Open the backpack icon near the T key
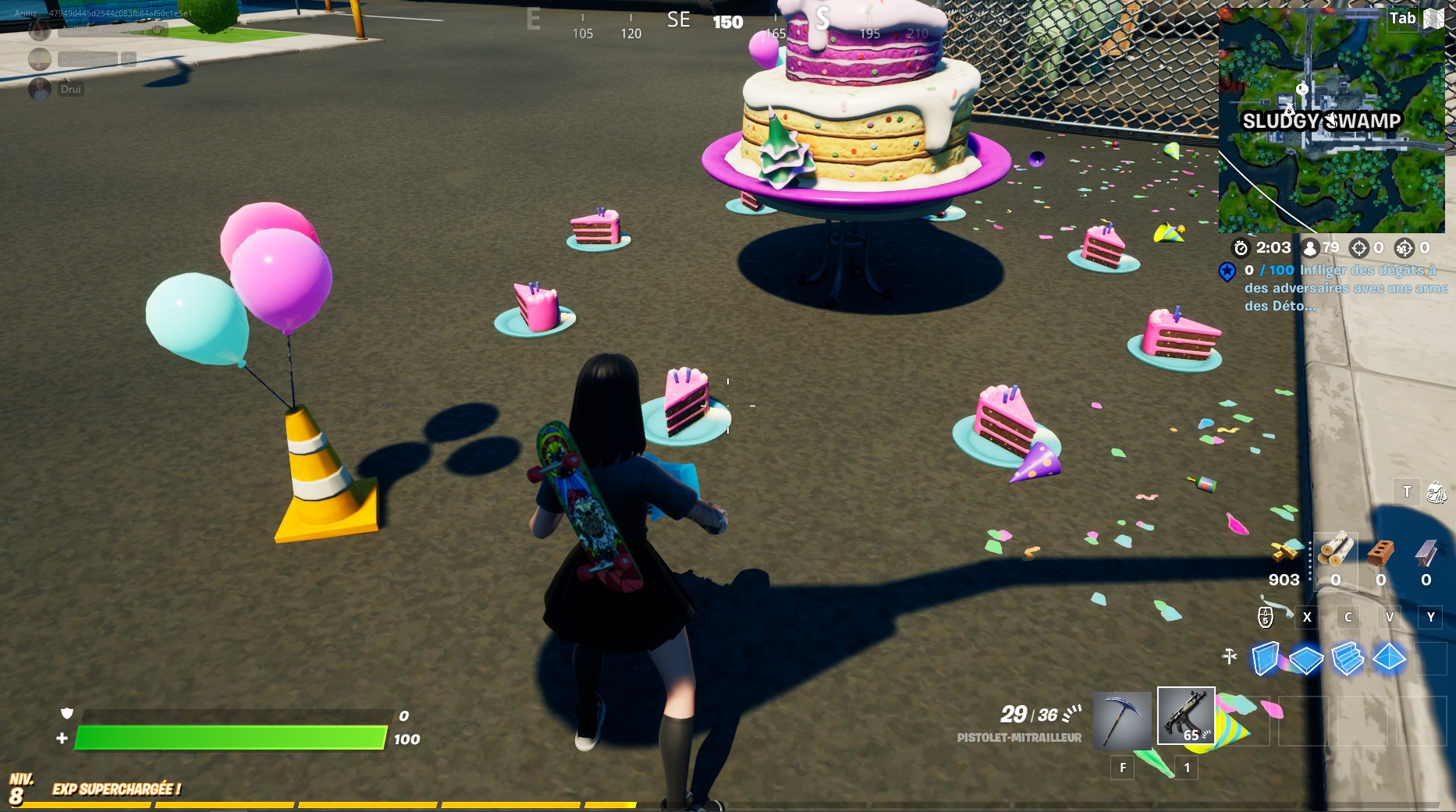Viewport: 1456px width, 812px height. (x=1436, y=492)
